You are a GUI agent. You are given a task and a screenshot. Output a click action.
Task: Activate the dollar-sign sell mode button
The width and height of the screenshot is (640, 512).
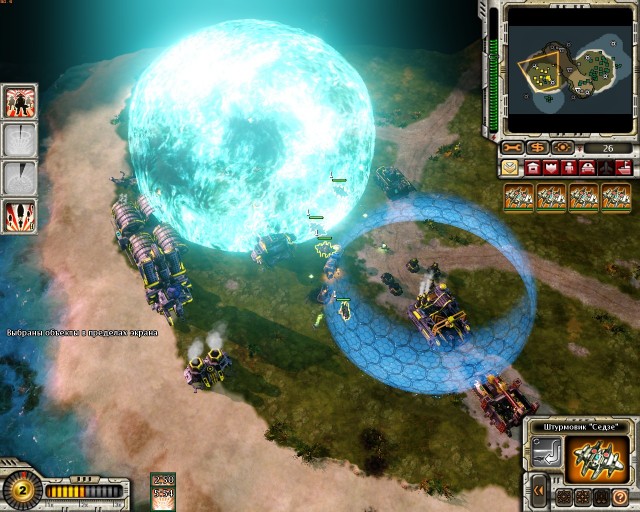pos(539,148)
